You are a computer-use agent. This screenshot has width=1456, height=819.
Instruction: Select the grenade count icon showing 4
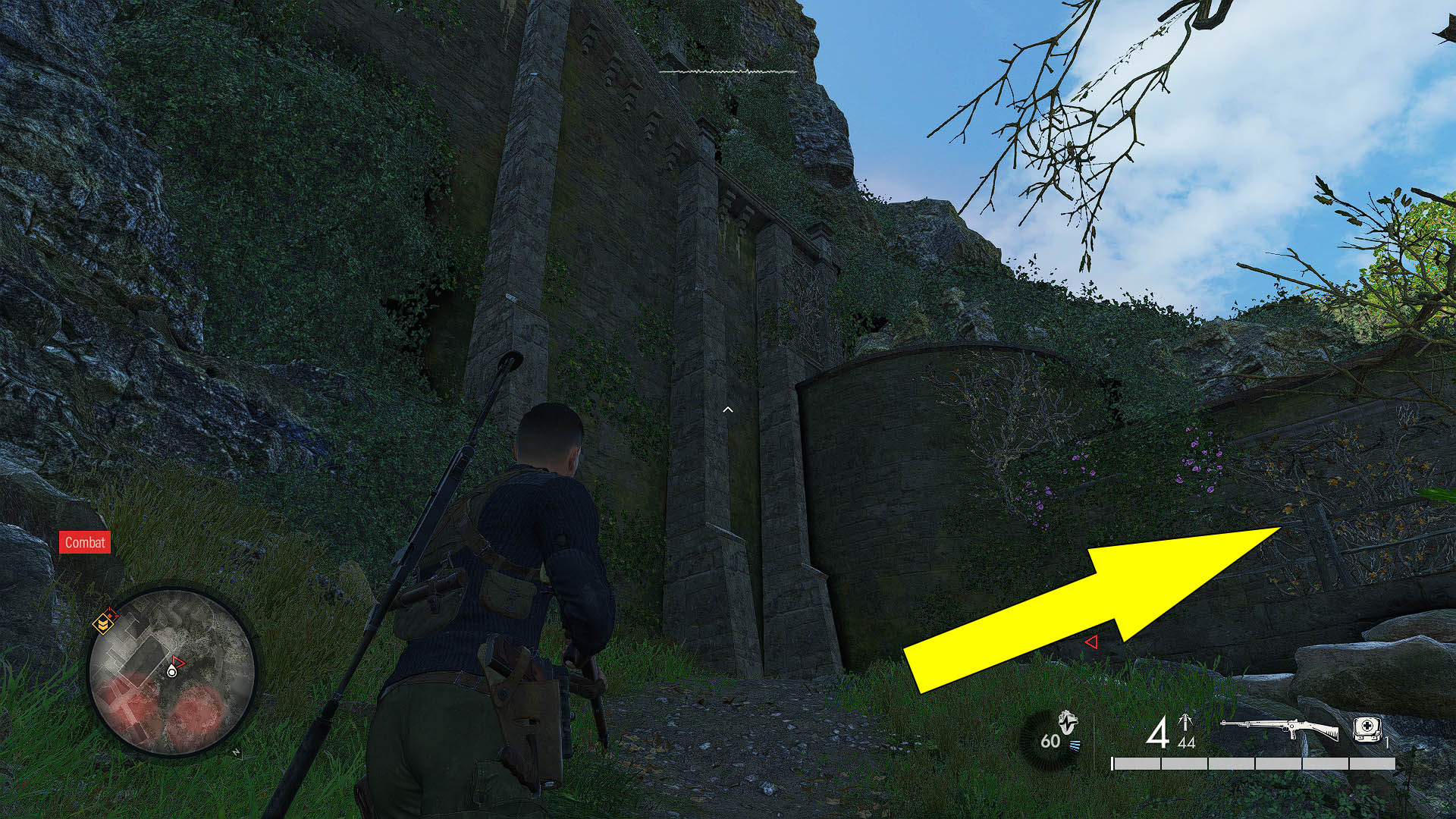click(x=1159, y=733)
